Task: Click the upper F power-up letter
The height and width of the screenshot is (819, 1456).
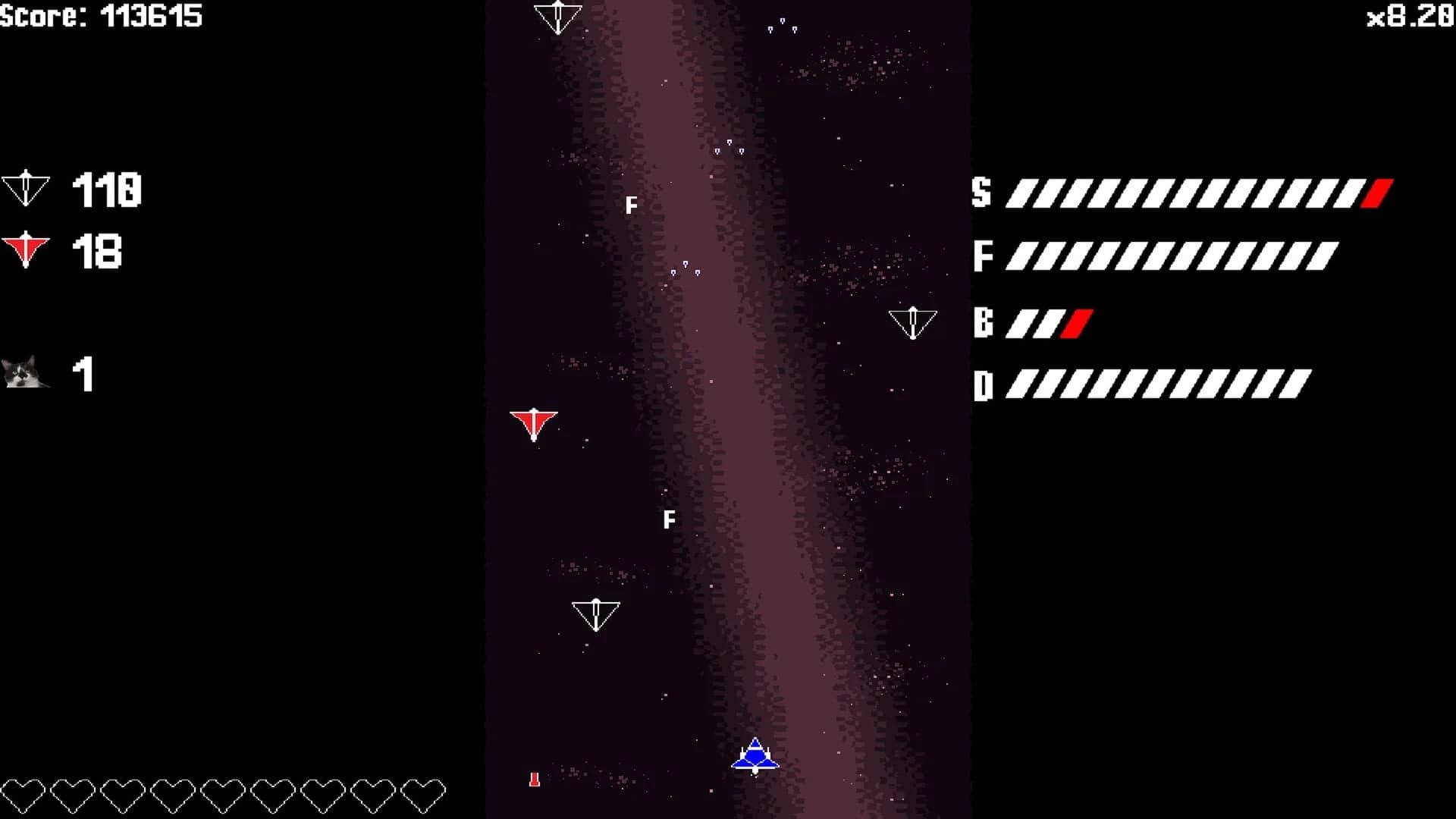Action: [632, 204]
